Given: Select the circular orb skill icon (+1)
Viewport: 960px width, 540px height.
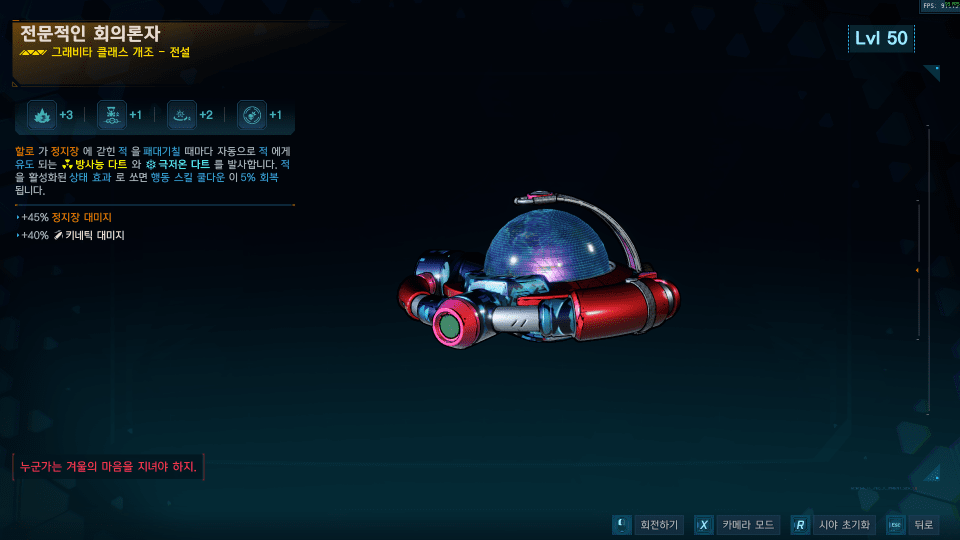Looking at the screenshot, I should (x=252, y=115).
